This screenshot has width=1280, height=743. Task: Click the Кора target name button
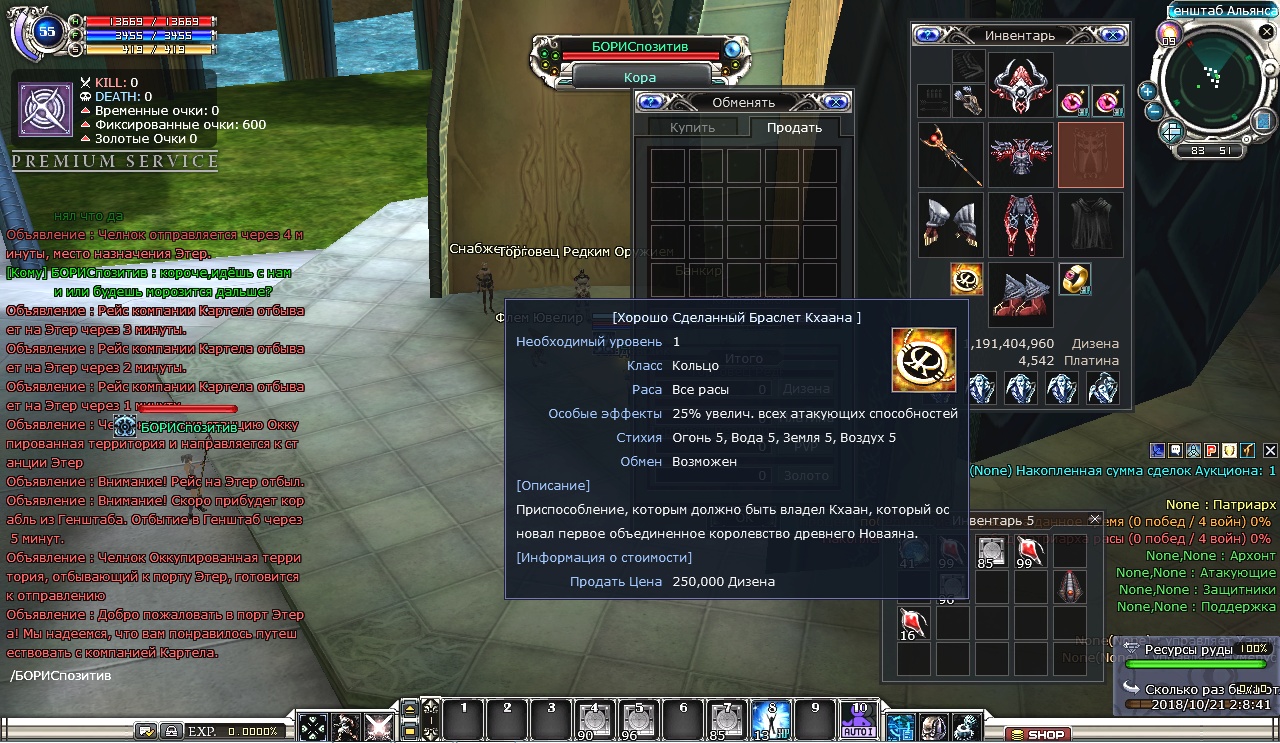tap(640, 77)
